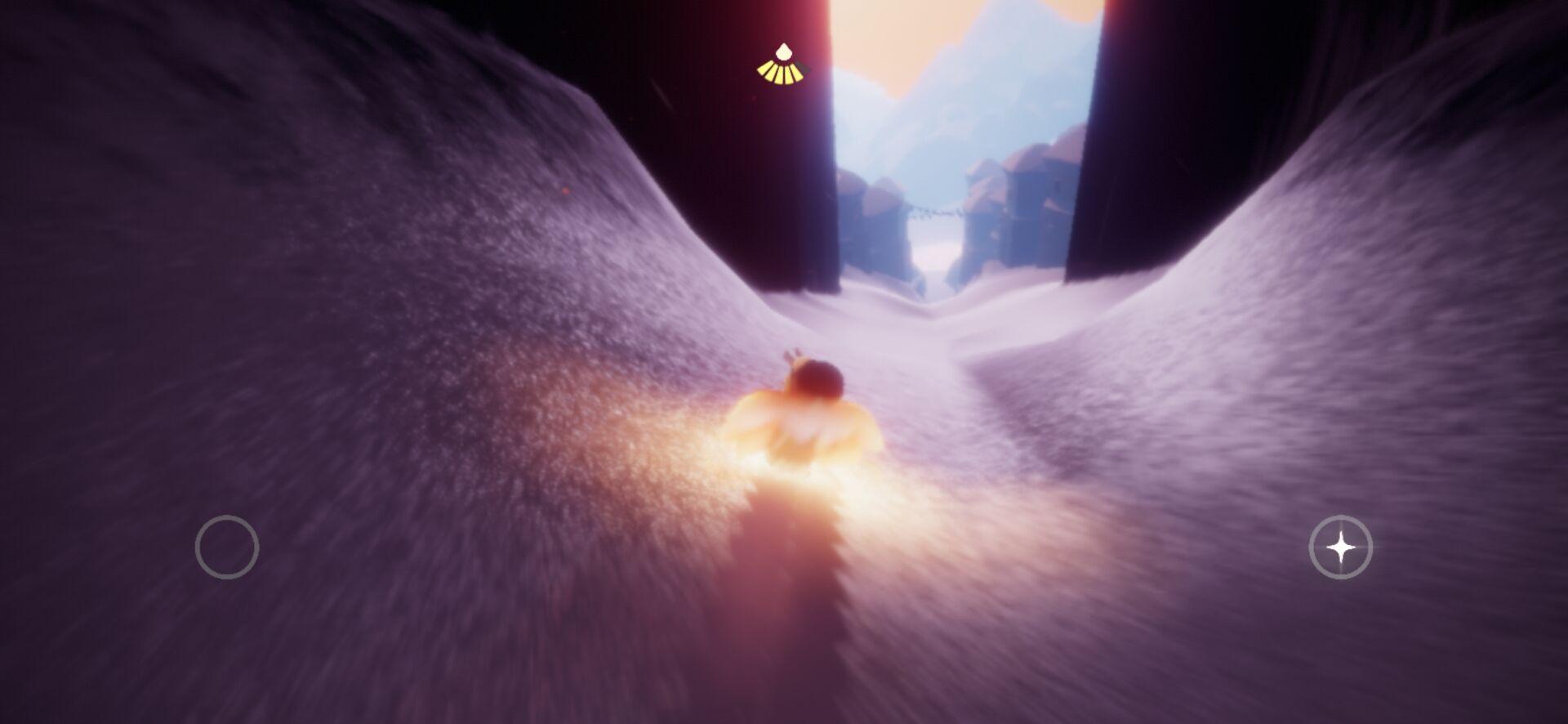Tap the four-point star action button

(1340, 547)
